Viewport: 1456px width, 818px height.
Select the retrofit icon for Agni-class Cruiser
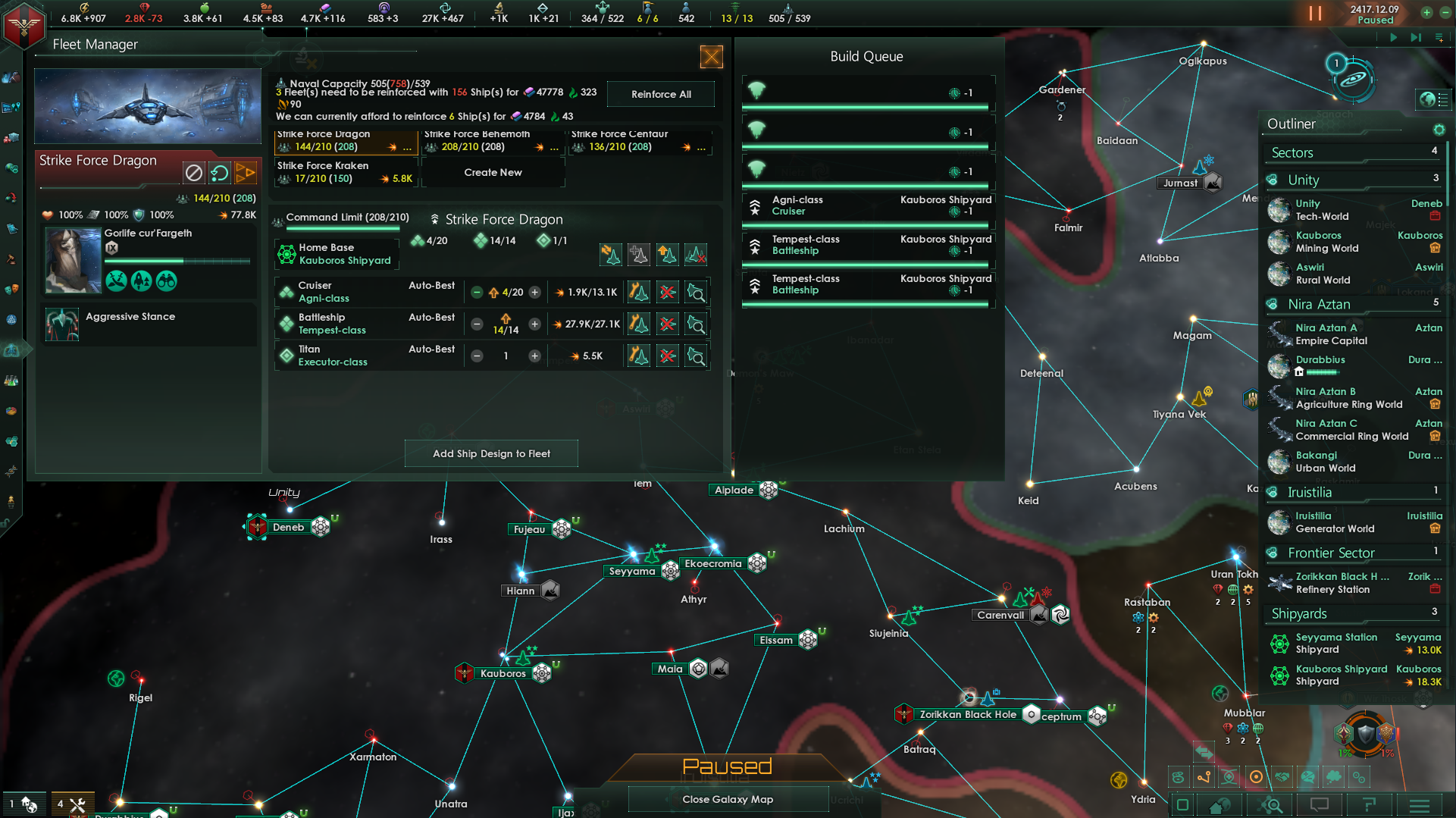point(638,292)
